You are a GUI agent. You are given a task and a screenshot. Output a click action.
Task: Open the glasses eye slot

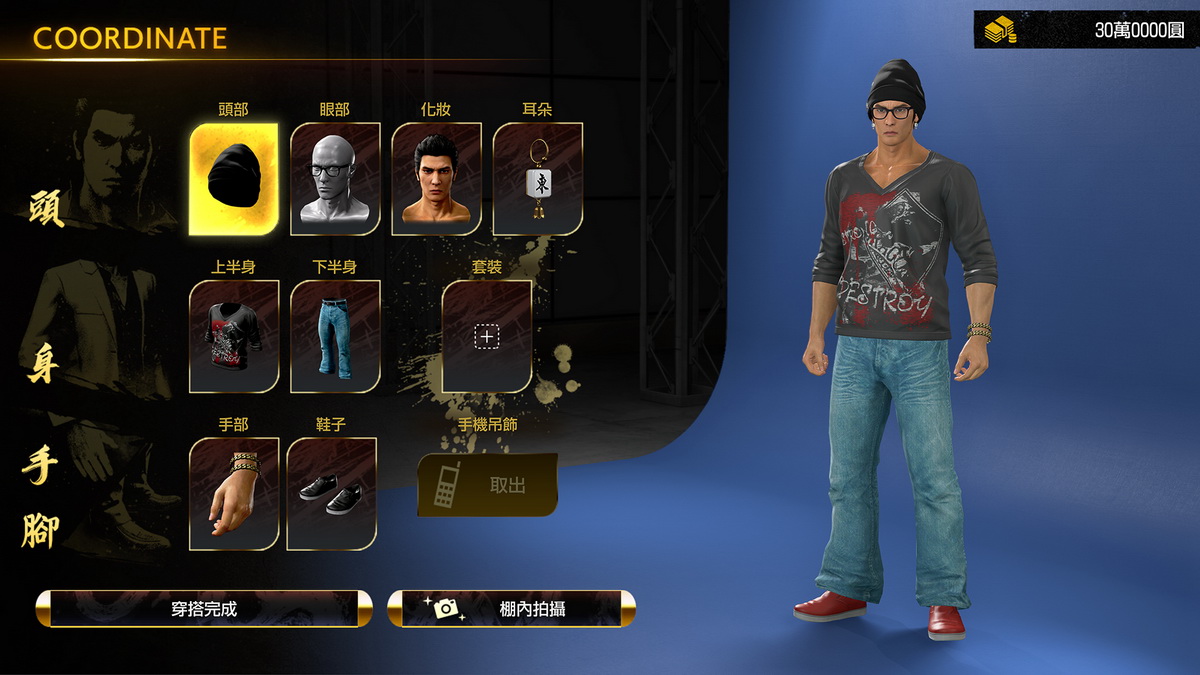pos(335,179)
